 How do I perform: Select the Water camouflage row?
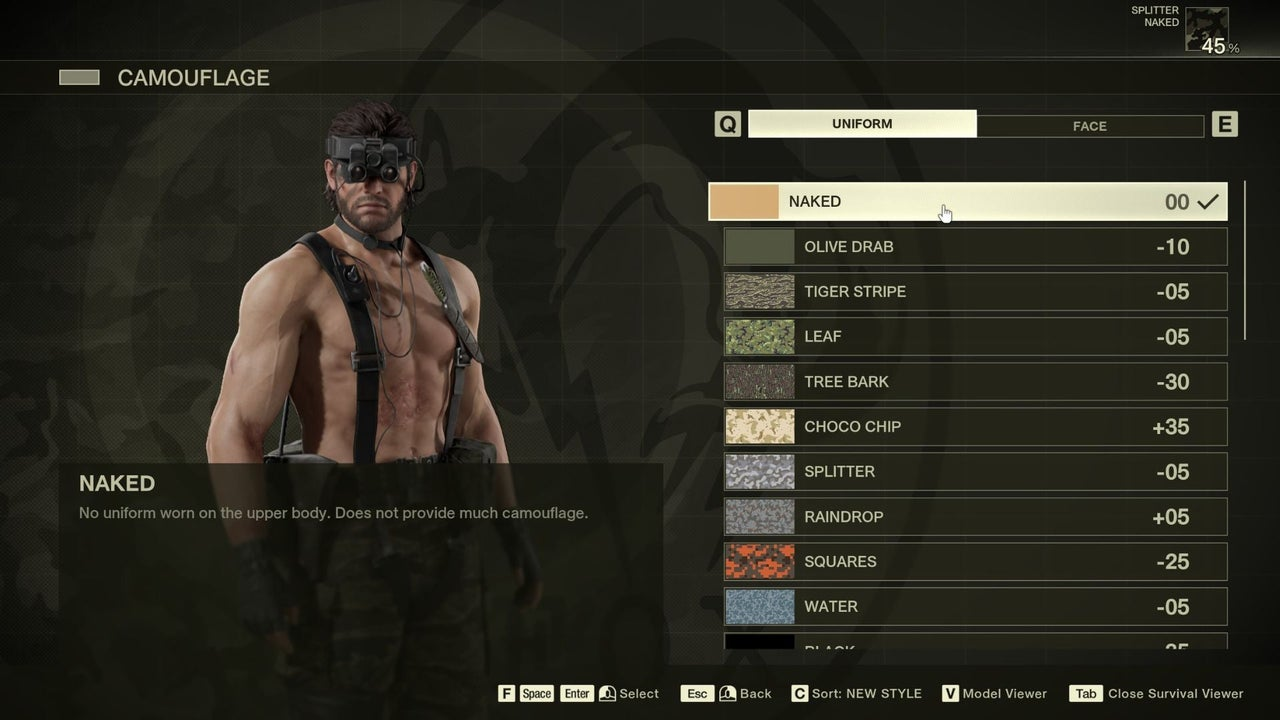(975, 607)
